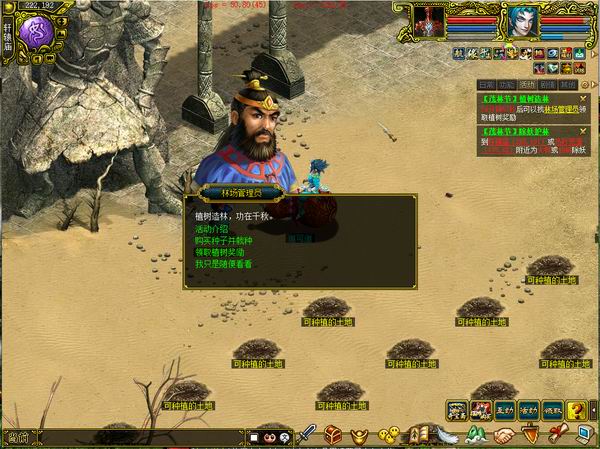Switch to the 日常 quest tab
600x449 pixels.
click(x=486, y=85)
